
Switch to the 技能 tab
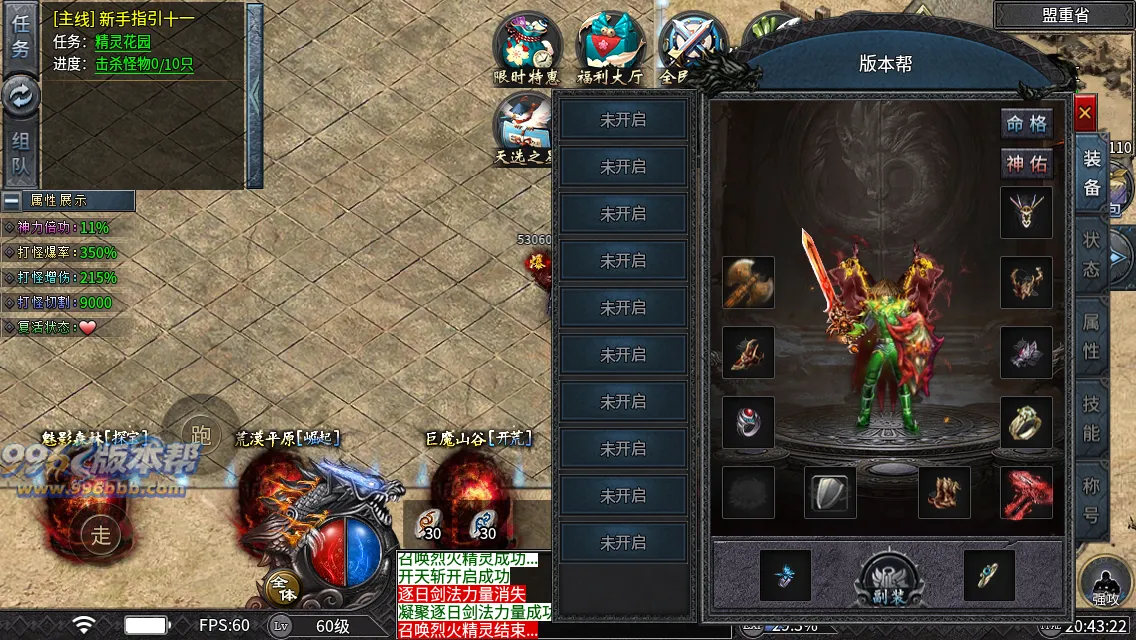click(x=1091, y=419)
